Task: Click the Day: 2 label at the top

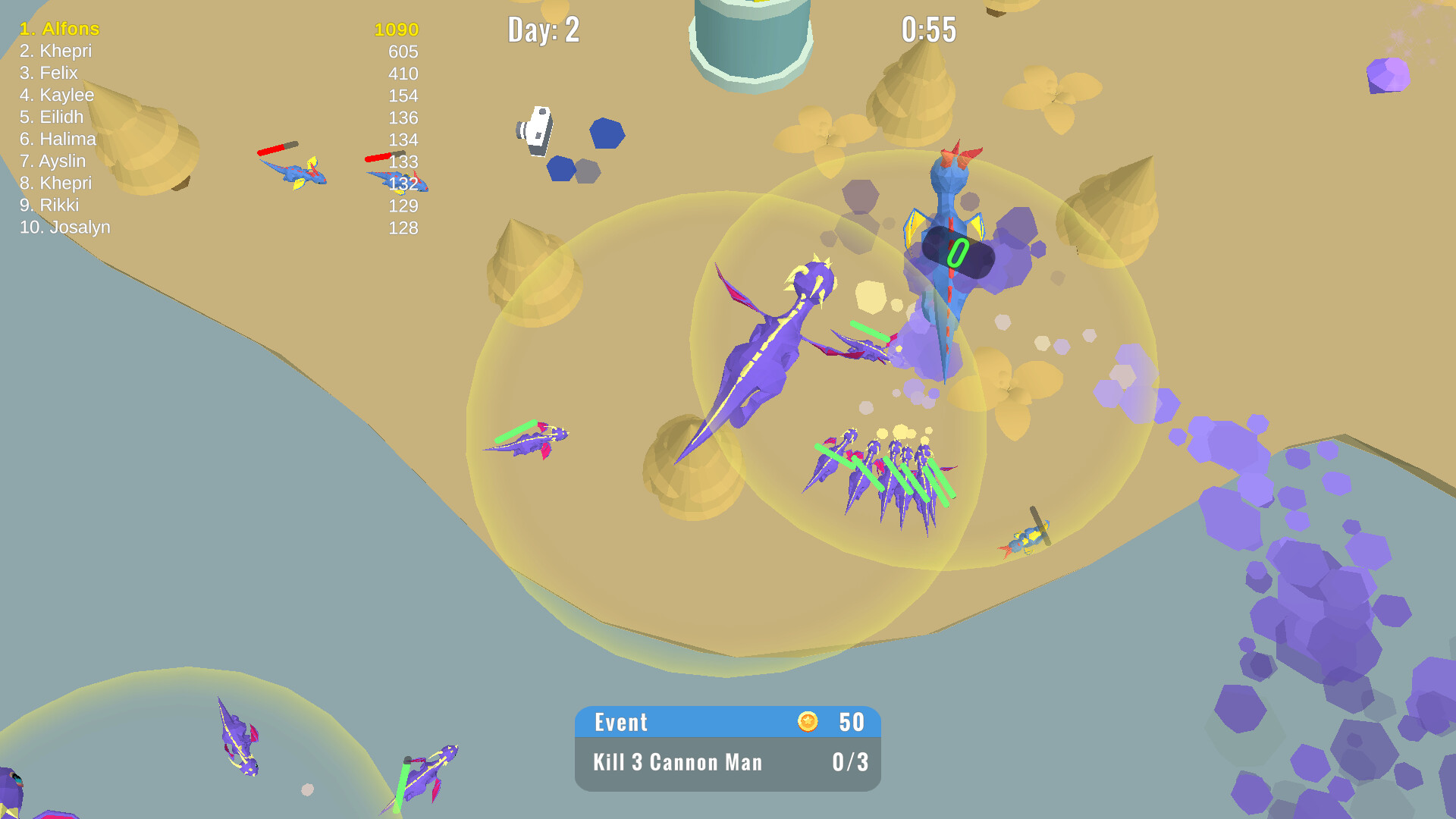Action: pos(544,30)
